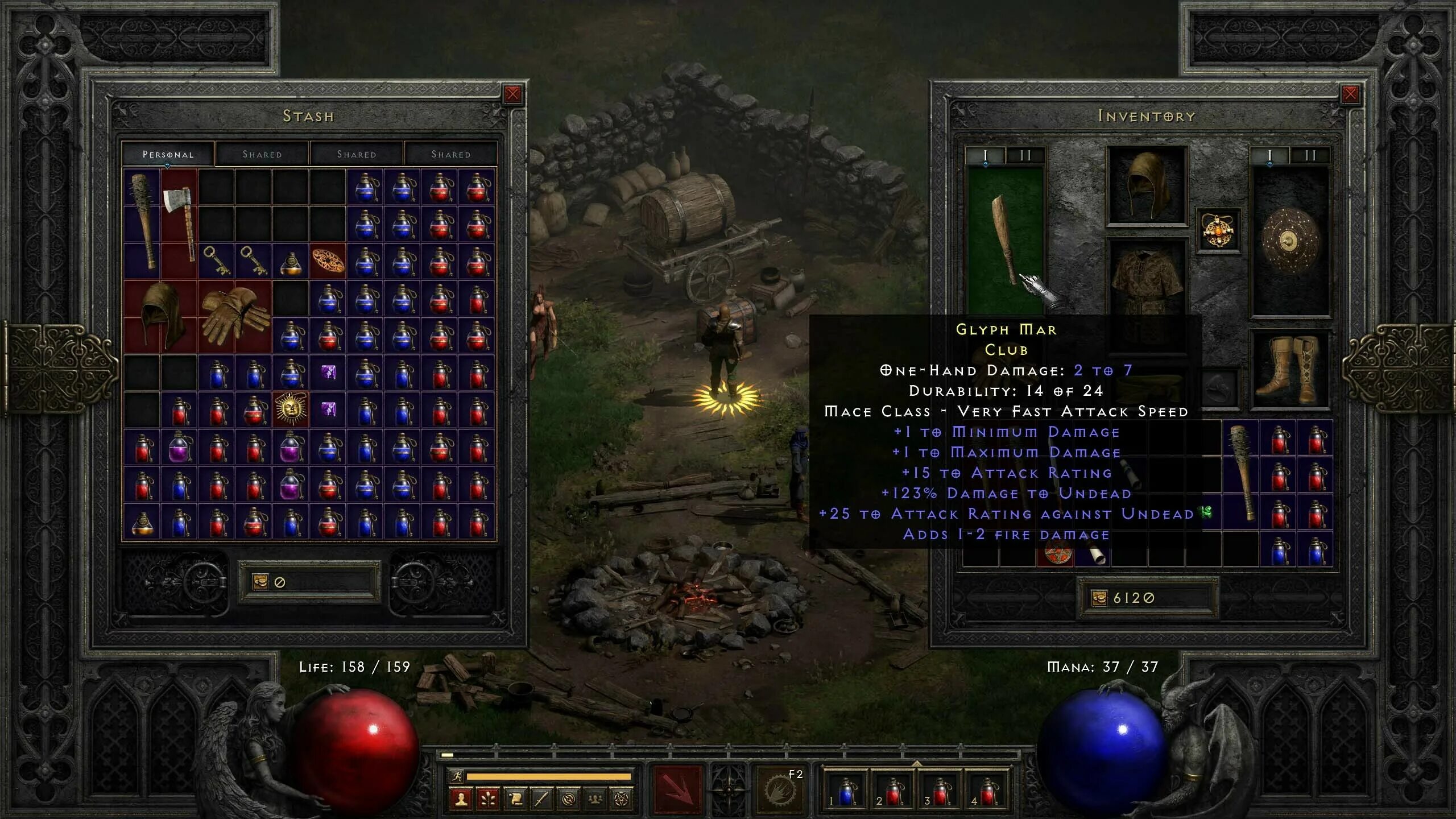This screenshot has height=819, width=1456.
Task: Pick up the golden sun charm
Action: (x=291, y=408)
